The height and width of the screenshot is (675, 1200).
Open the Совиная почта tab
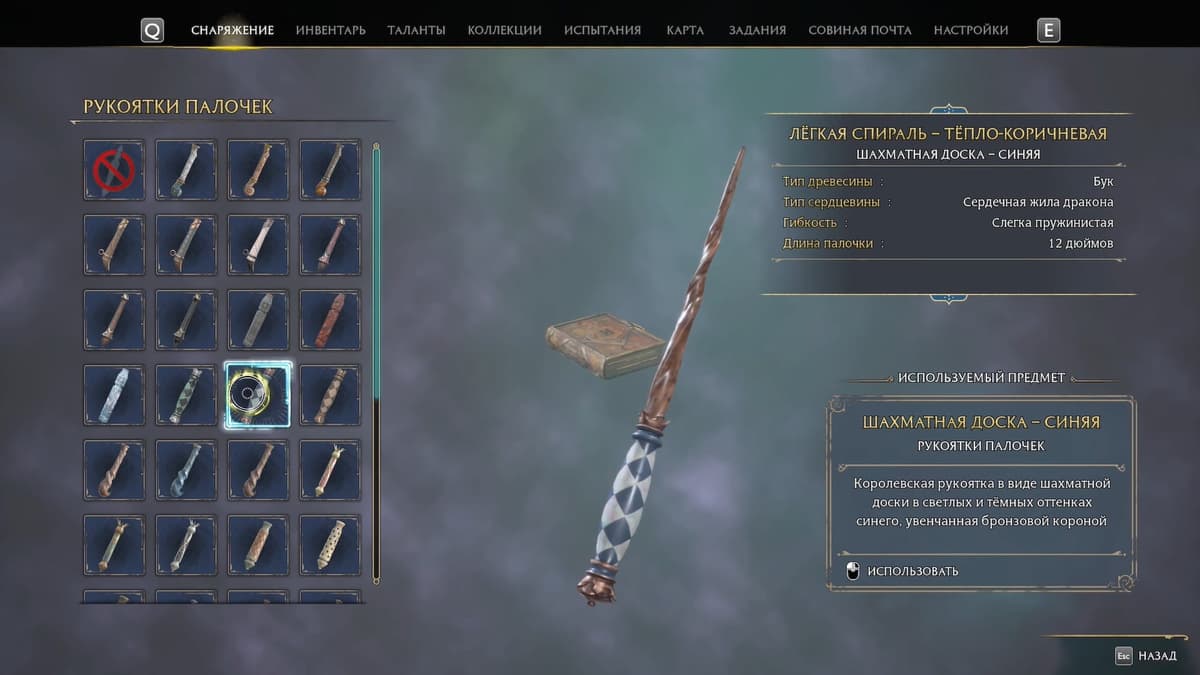coord(859,30)
